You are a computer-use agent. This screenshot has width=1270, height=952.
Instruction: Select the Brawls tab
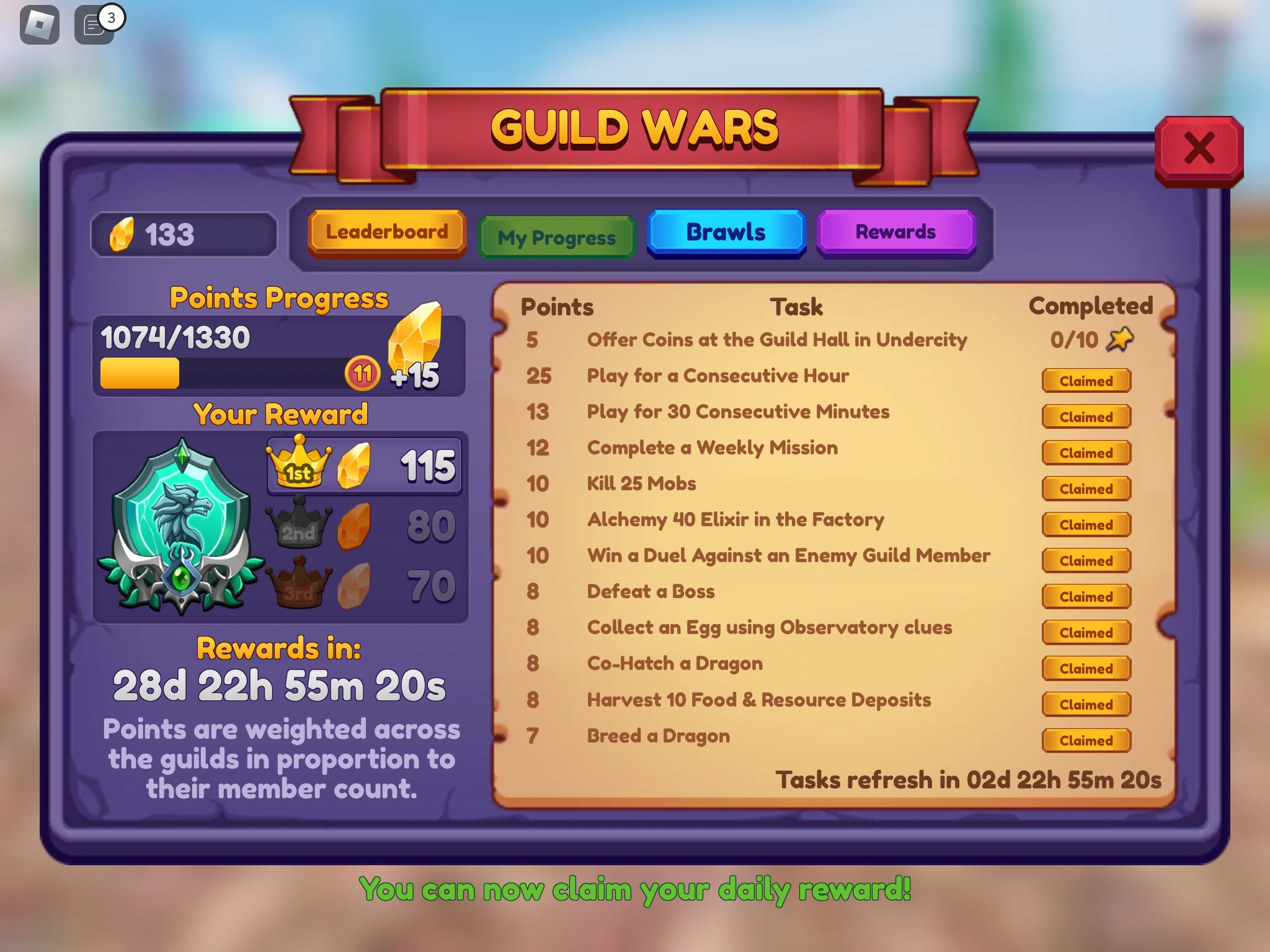(x=726, y=232)
